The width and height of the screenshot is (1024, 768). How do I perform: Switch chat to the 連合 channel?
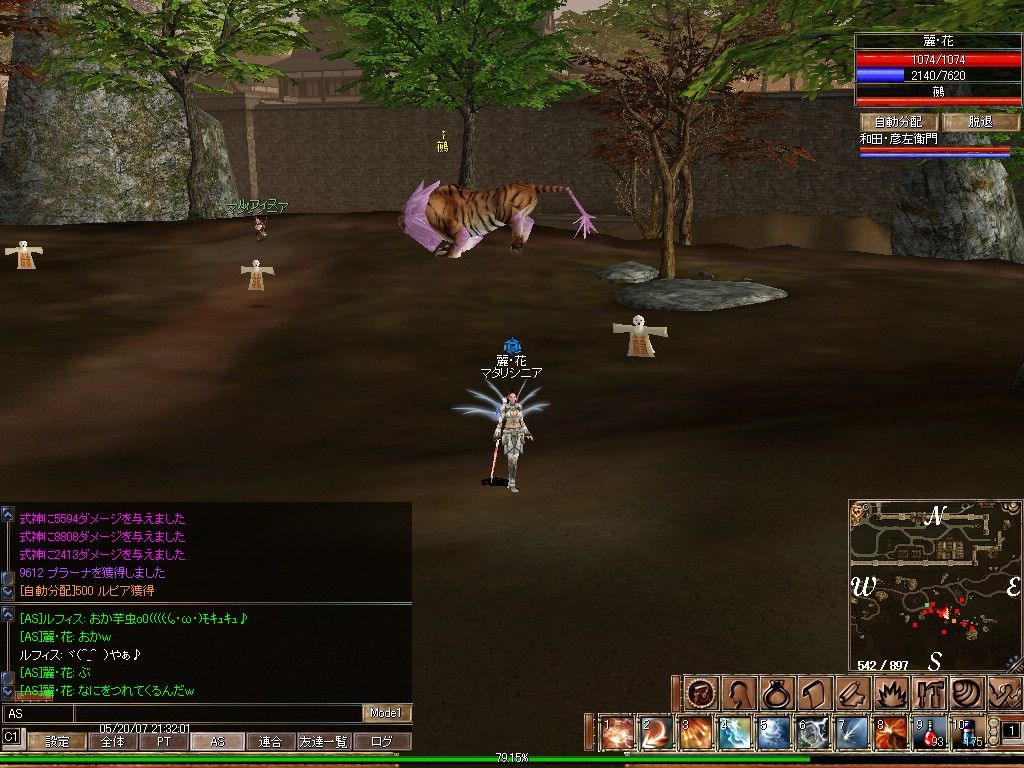click(270, 742)
